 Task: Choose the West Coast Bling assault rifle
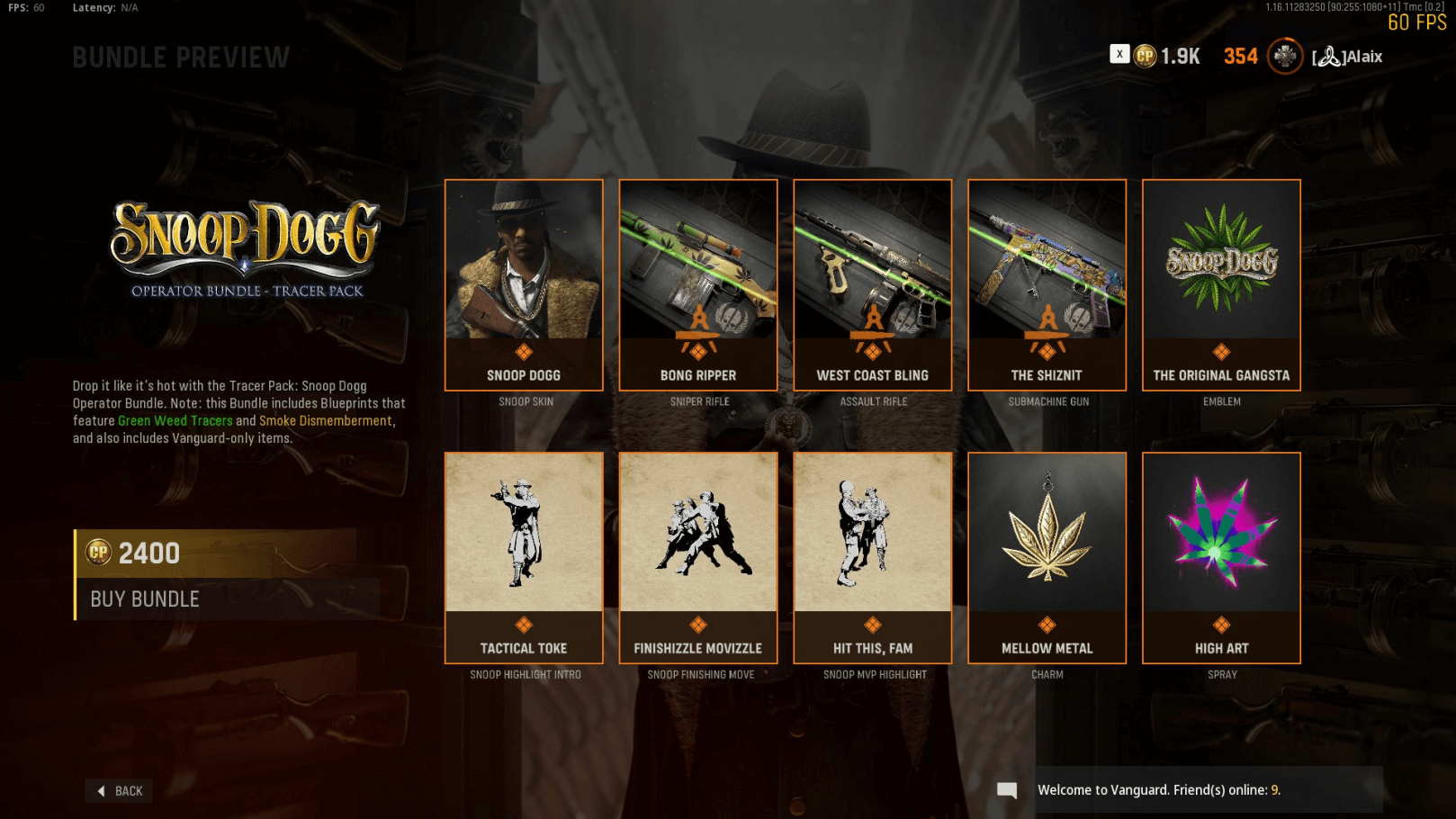click(873, 284)
